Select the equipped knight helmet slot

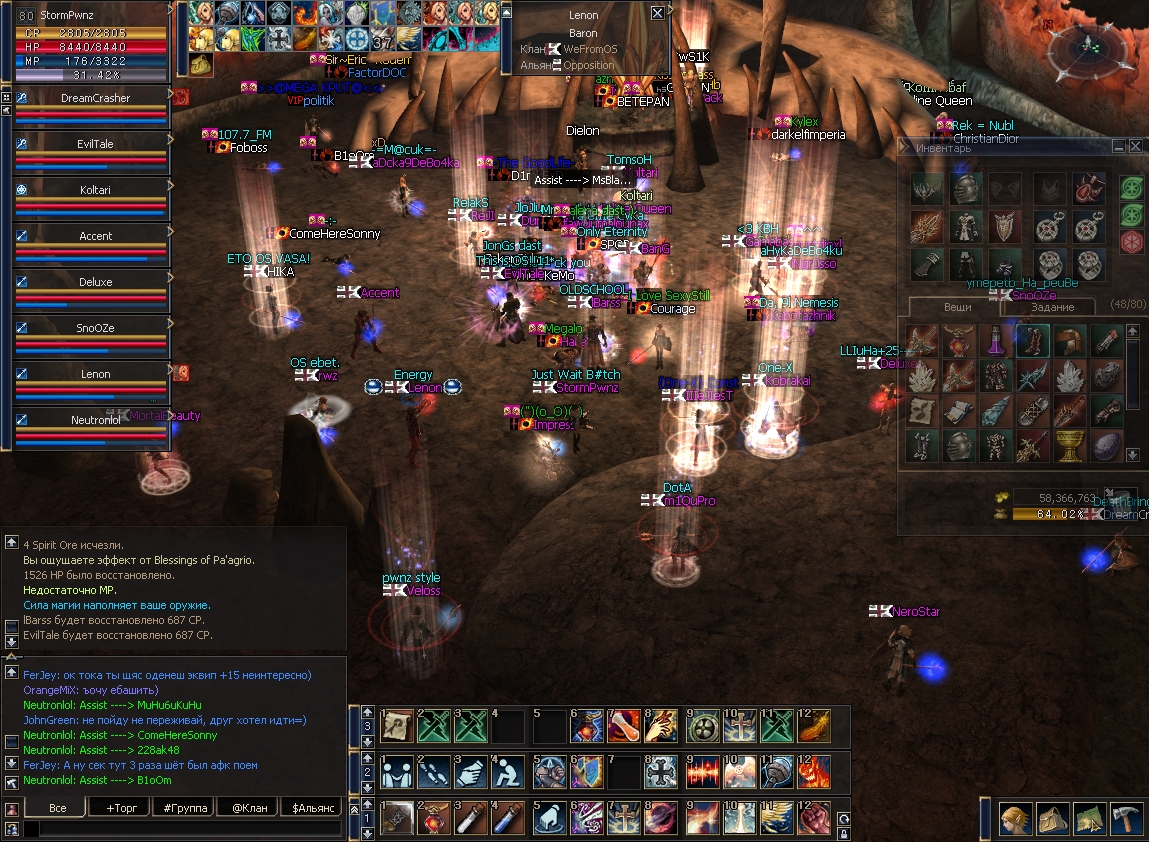point(965,188)
